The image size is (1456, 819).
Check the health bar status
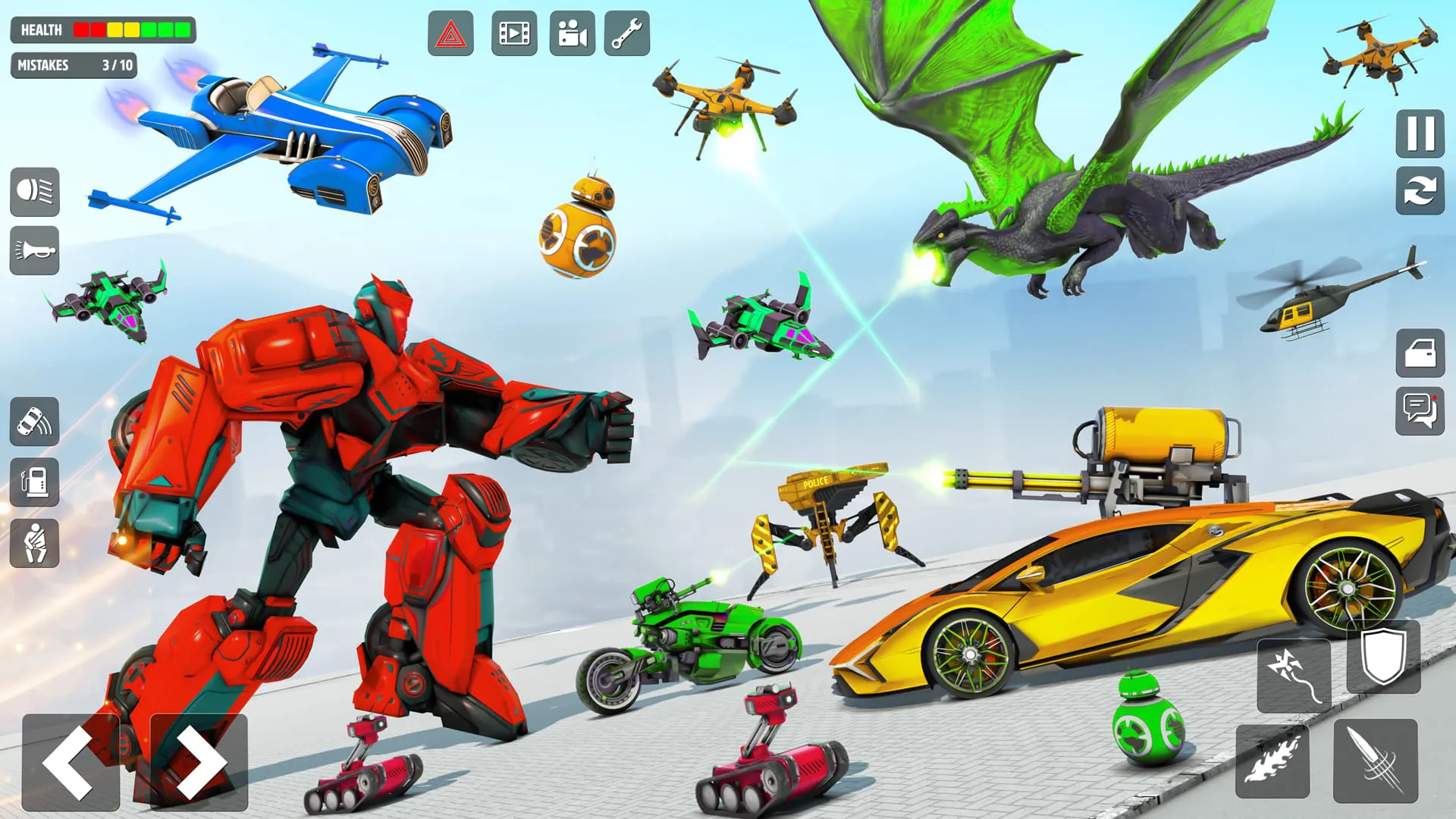coord(102,29)
